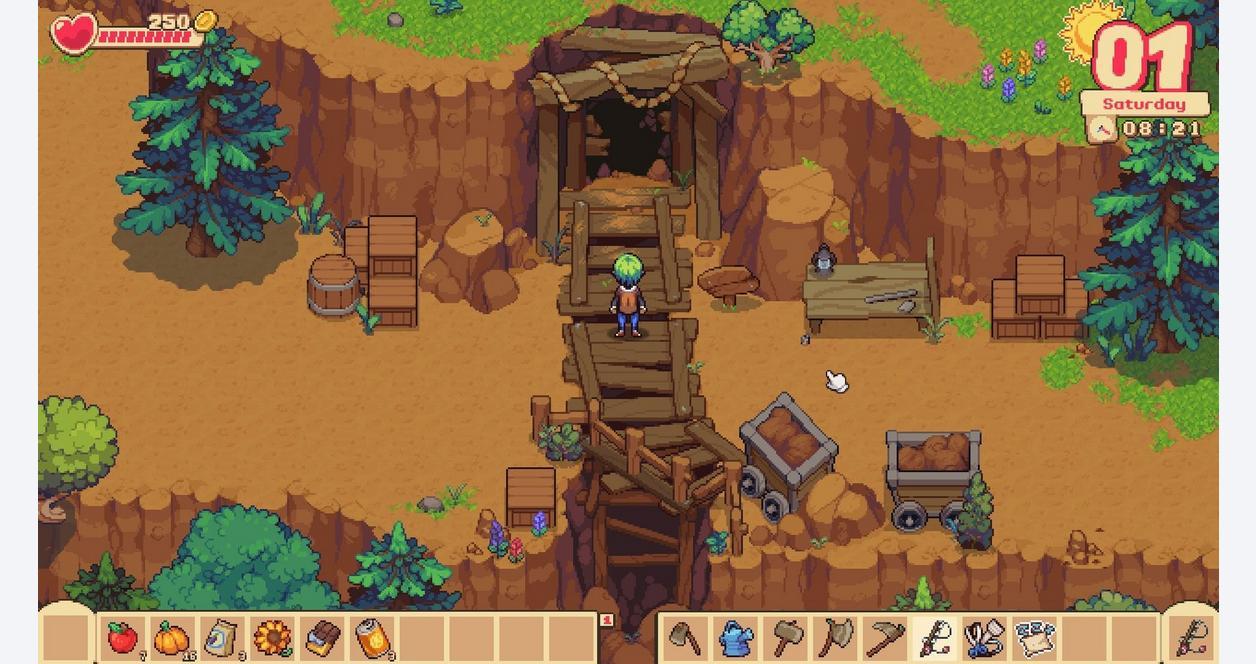Image resolution: width=1256 pixels, height=664 pixels.
Task: Equip the axe from the toolbar
Action: pyautogui.click(x=836, y=638)
